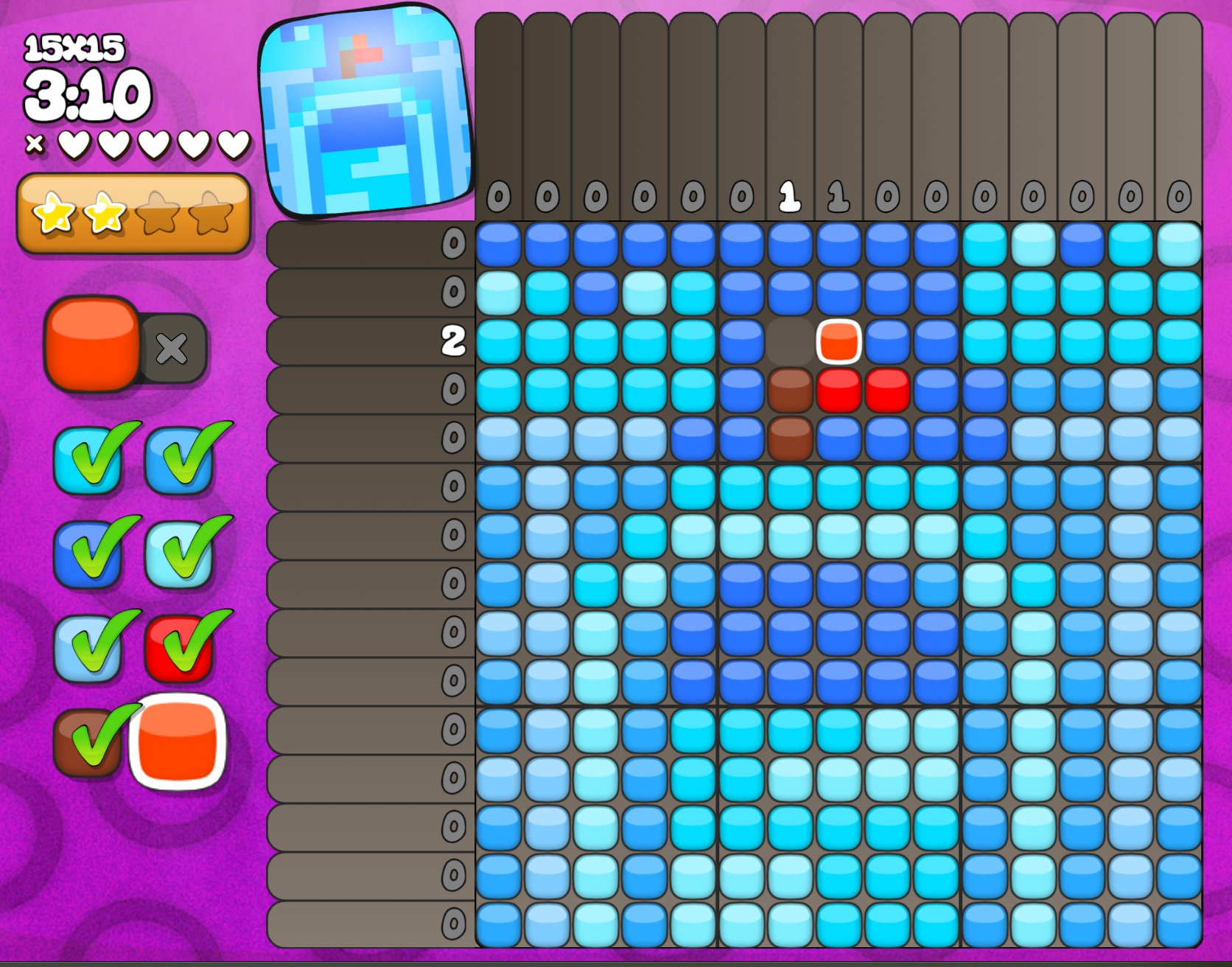This screenshot has height=967, width=1232.
Task: Choose the orange swatch in the palette
Action: (x=178, y=742)
